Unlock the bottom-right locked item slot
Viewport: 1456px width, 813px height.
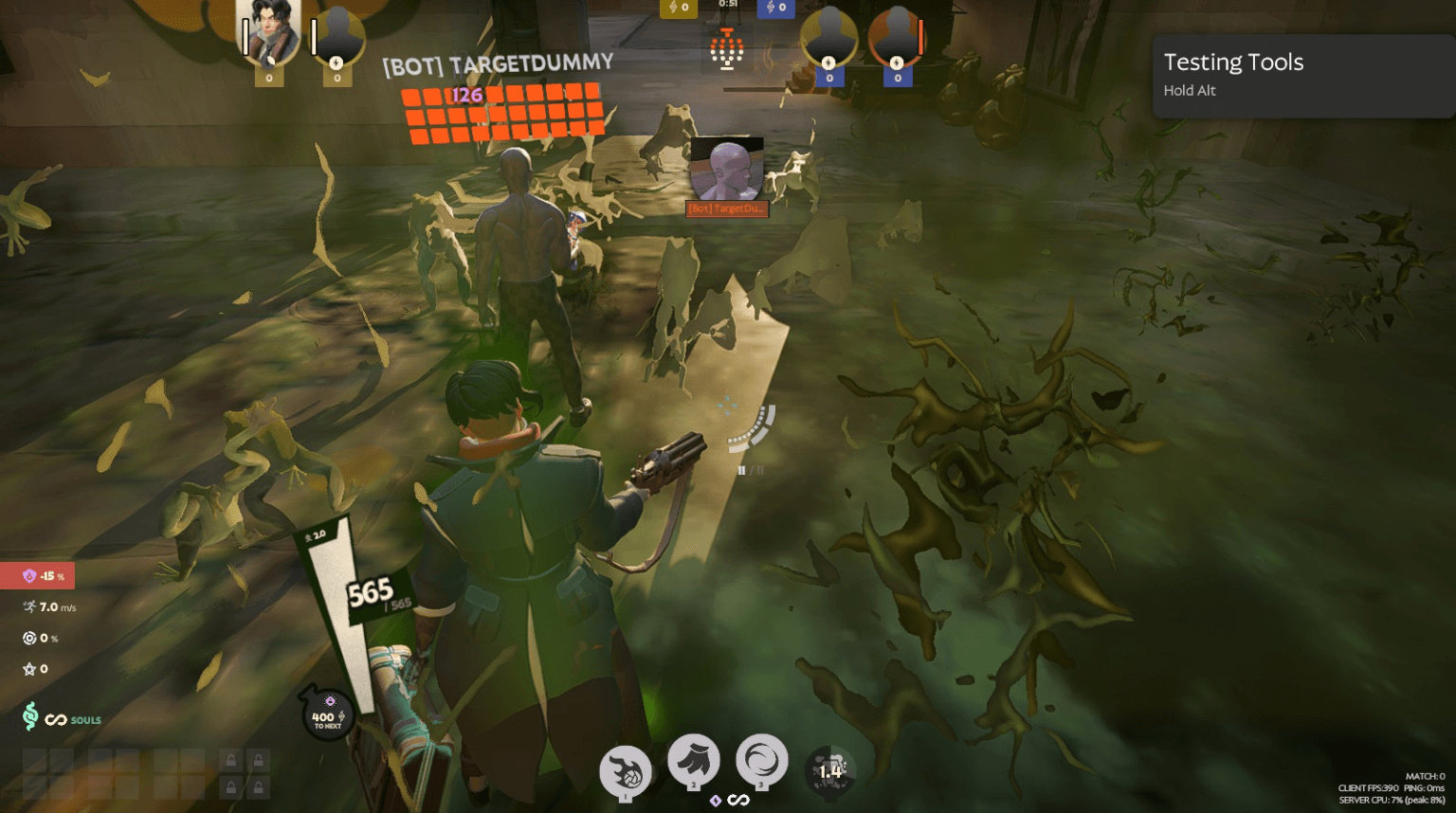tap(258, 786)
